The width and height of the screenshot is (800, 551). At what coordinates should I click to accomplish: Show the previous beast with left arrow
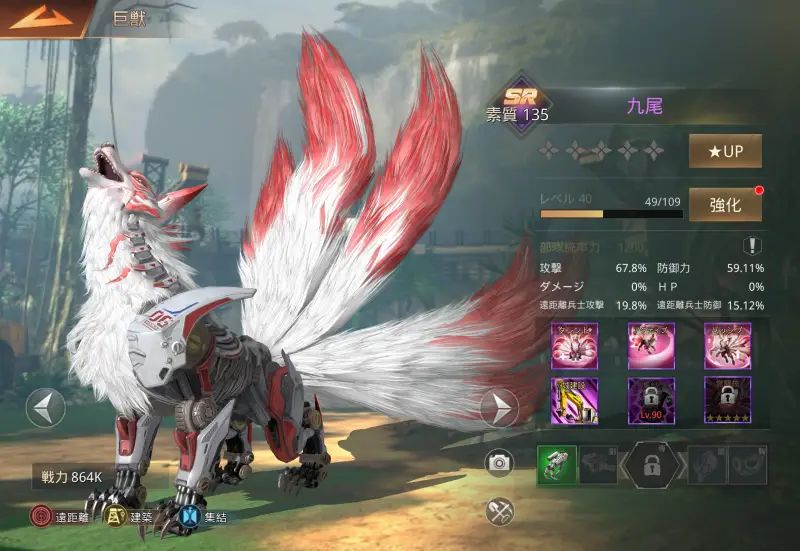click(x=45, y=408)
